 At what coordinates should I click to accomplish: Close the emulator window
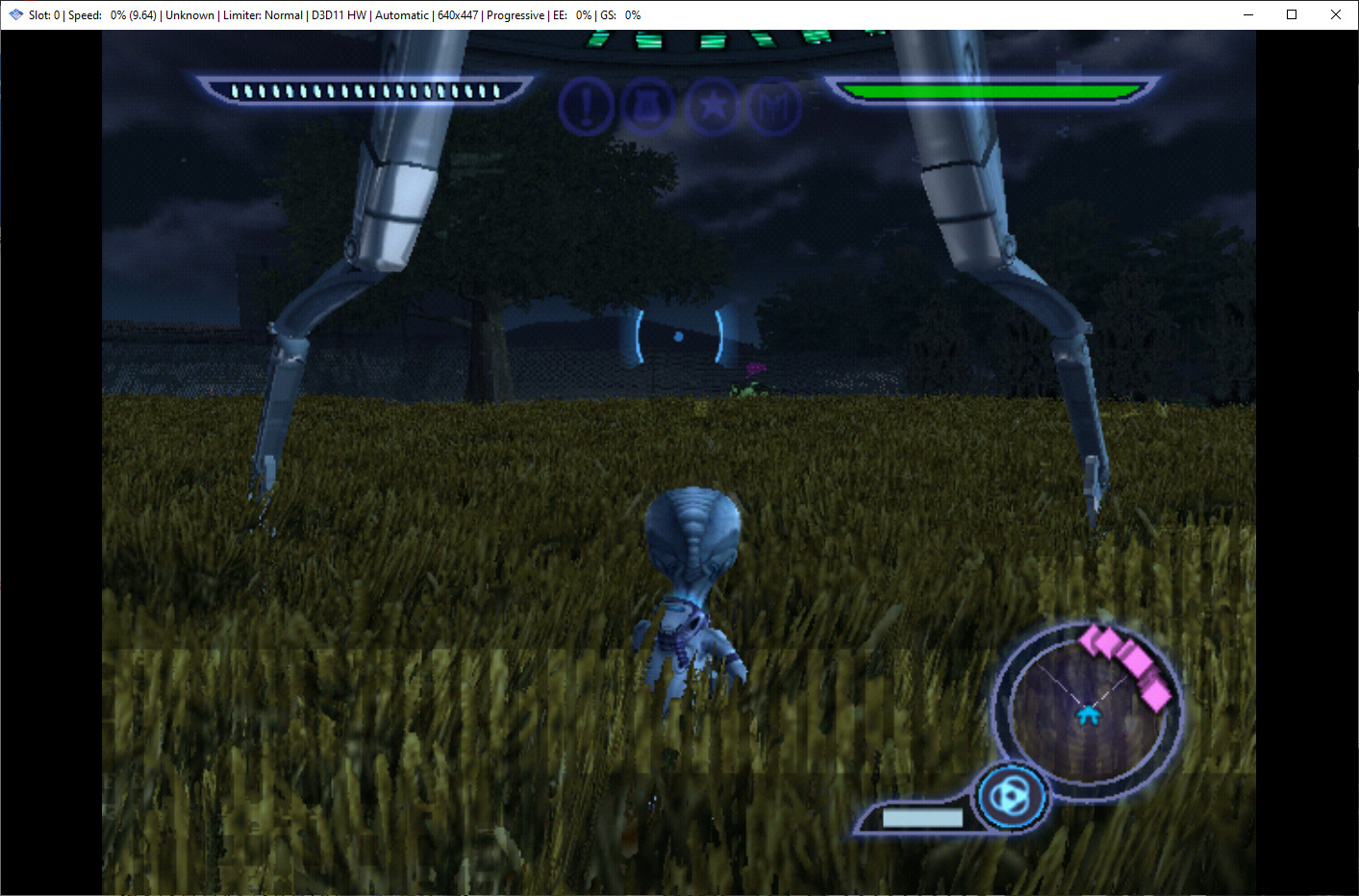(1336, 14)
